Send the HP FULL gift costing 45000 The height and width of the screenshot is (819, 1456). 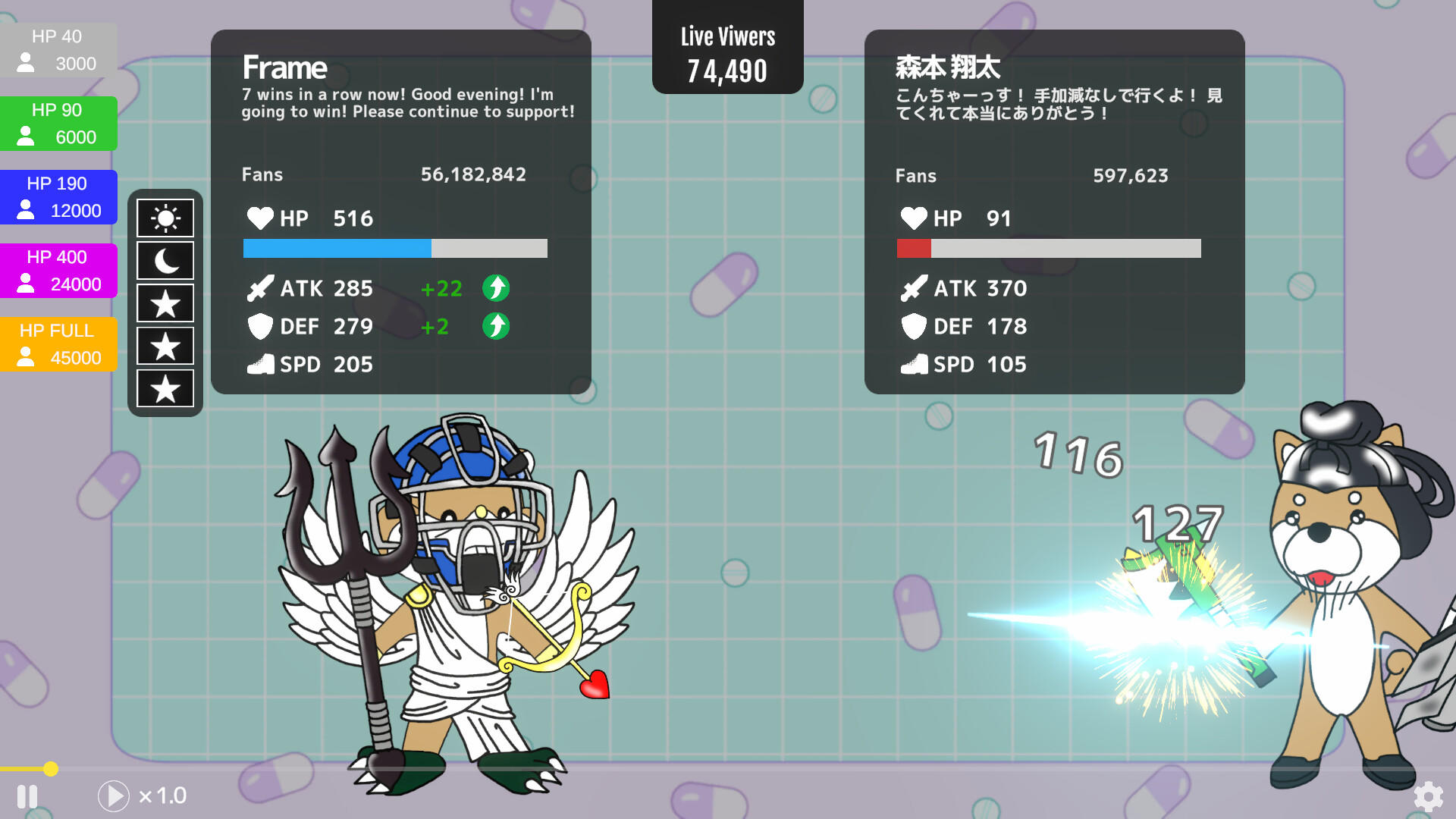coord(58,344)
